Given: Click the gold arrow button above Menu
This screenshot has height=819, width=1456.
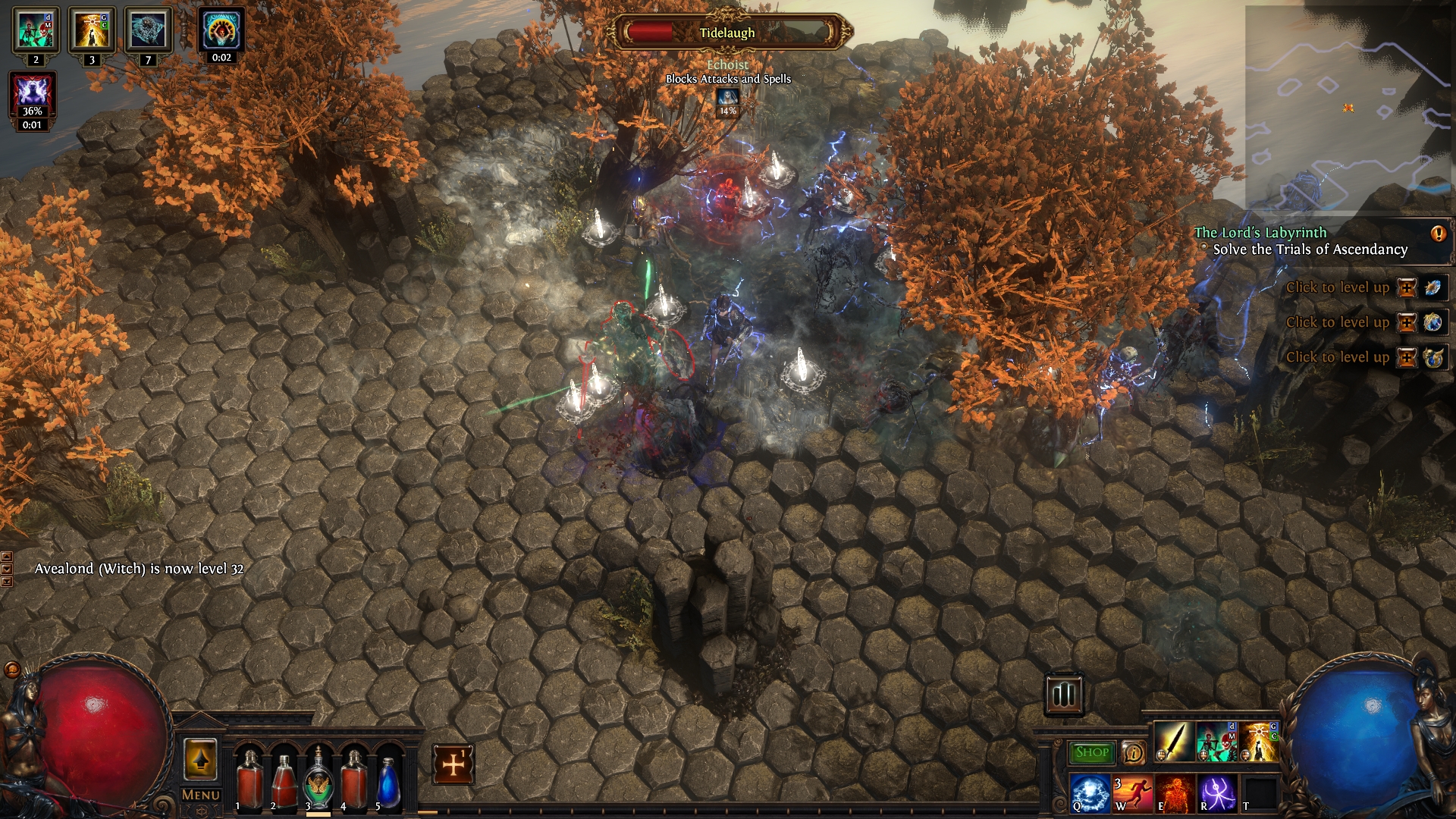Looking at the screenshot, I should tap(200, 760).
